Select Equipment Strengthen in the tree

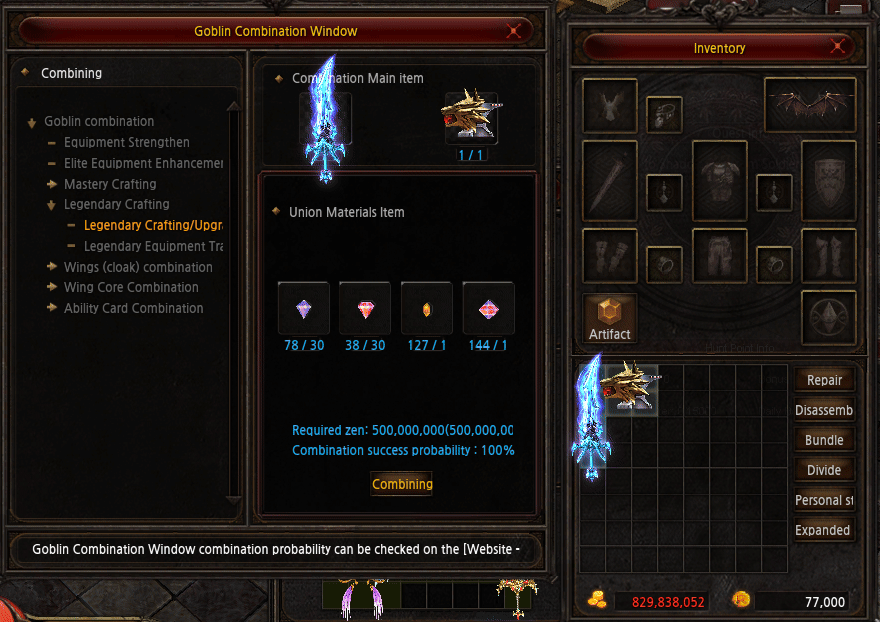pyautogui.click(x=126, y=142)
